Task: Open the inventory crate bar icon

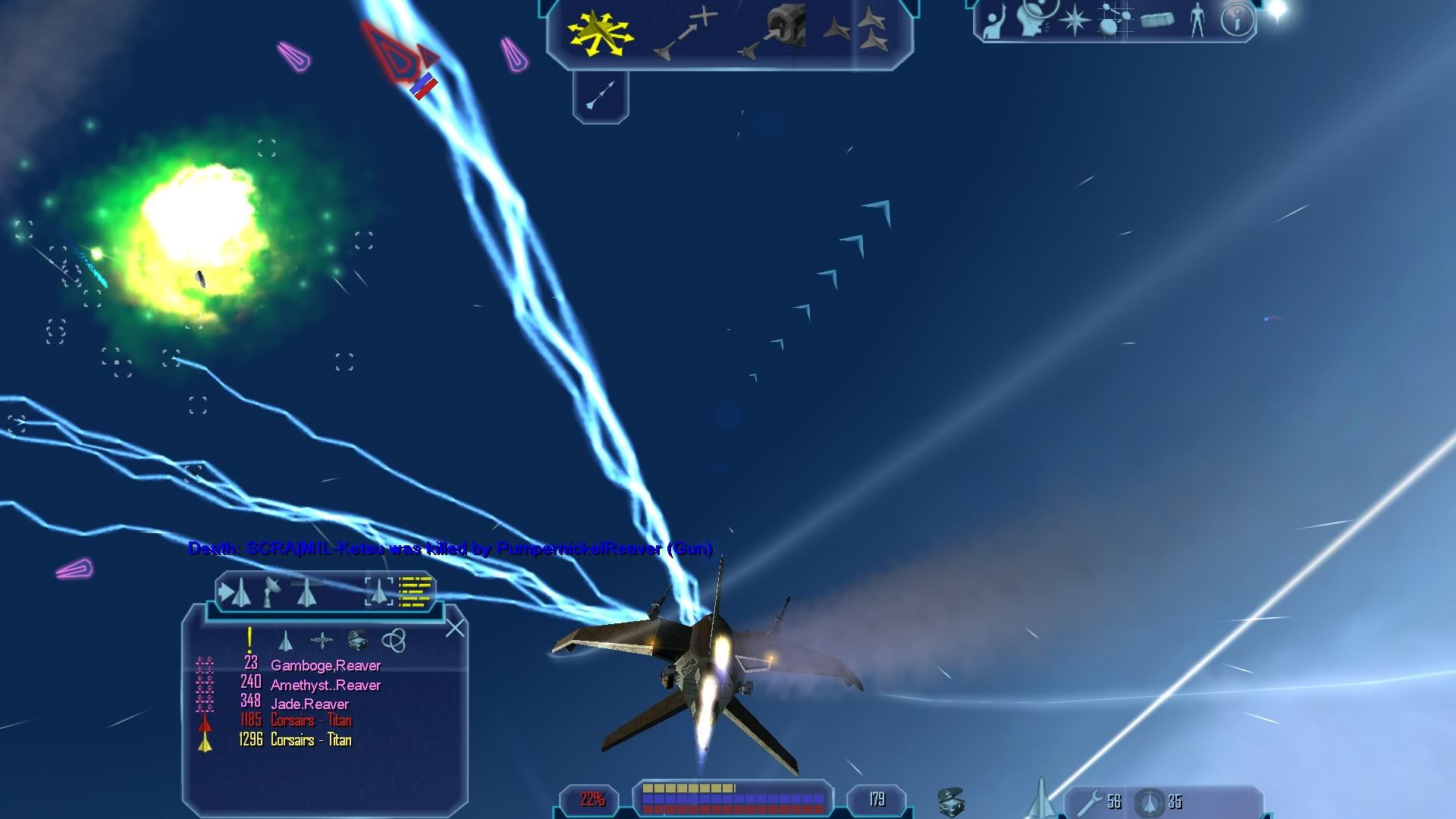Action: 951,801
